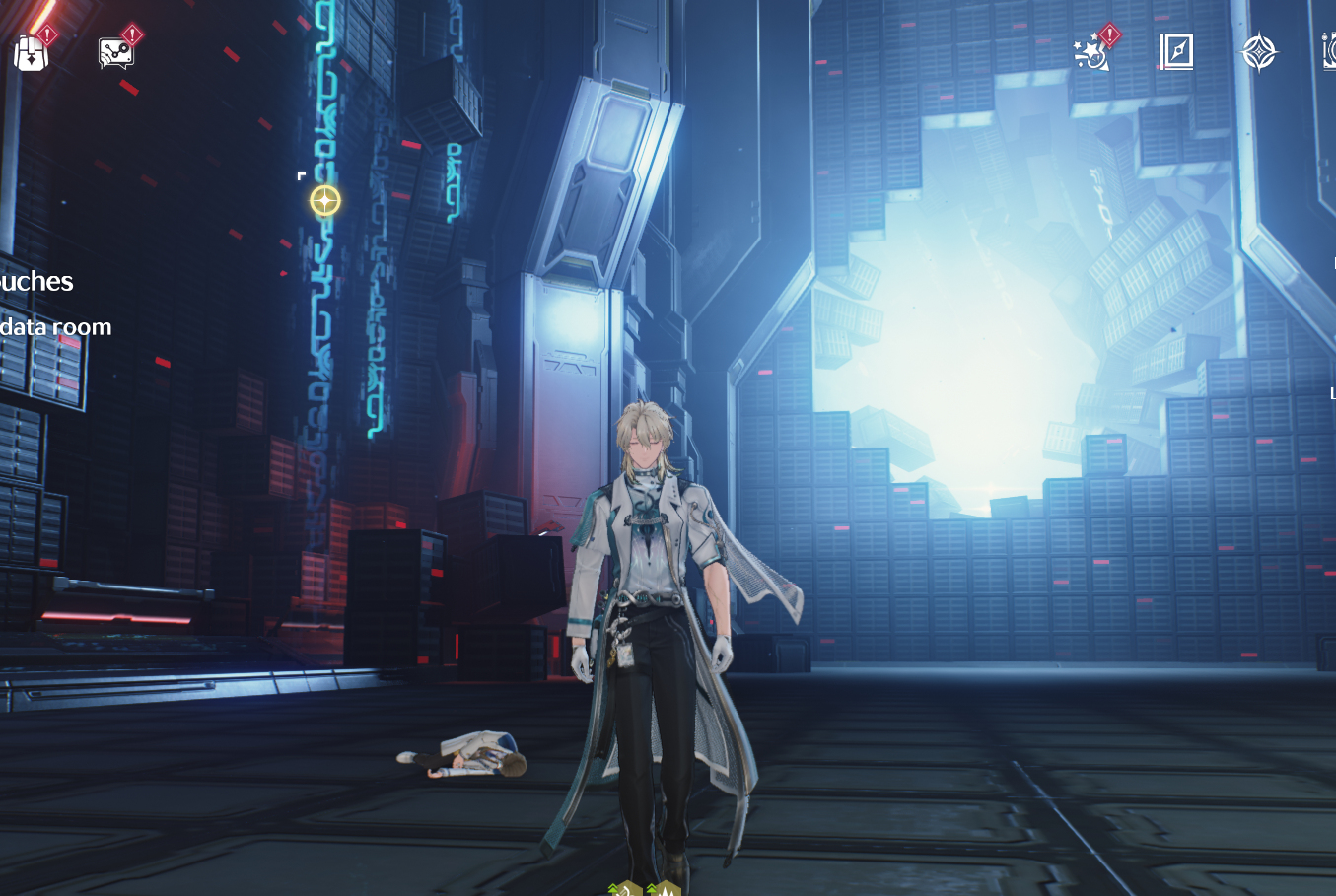Open the four-pointed star convene icon
Screen dimensions: 1336x896
coord(1258,52)
